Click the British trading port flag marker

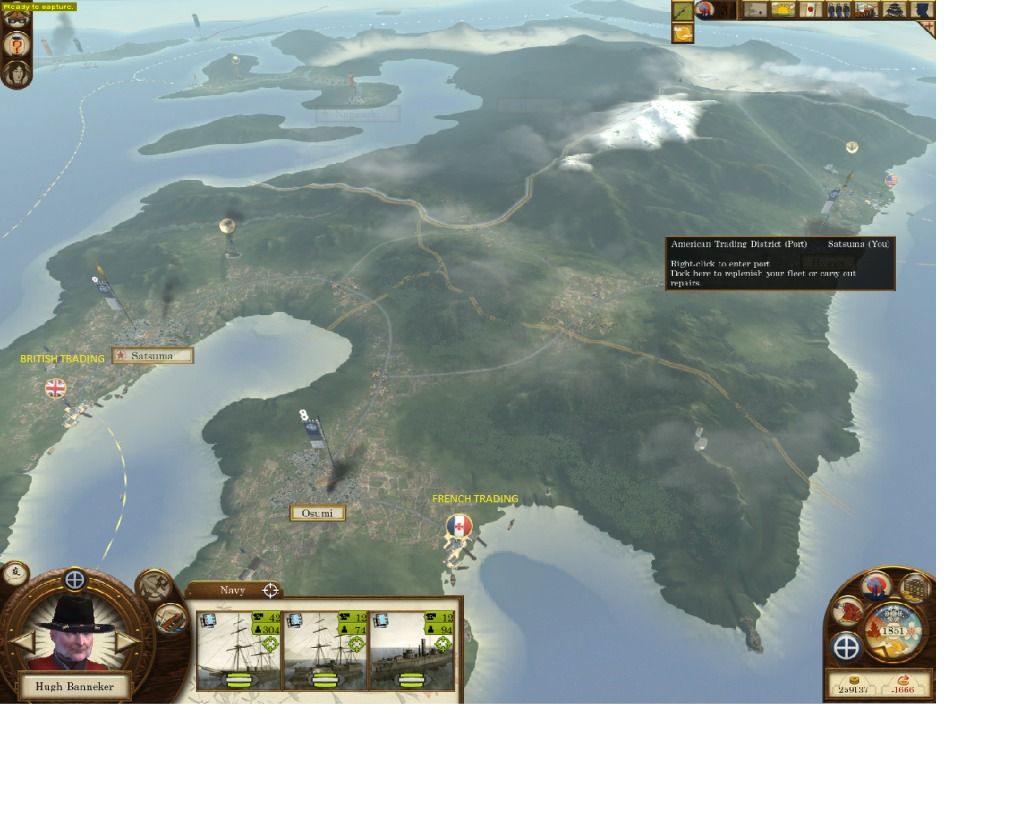(x=56, y=388)
